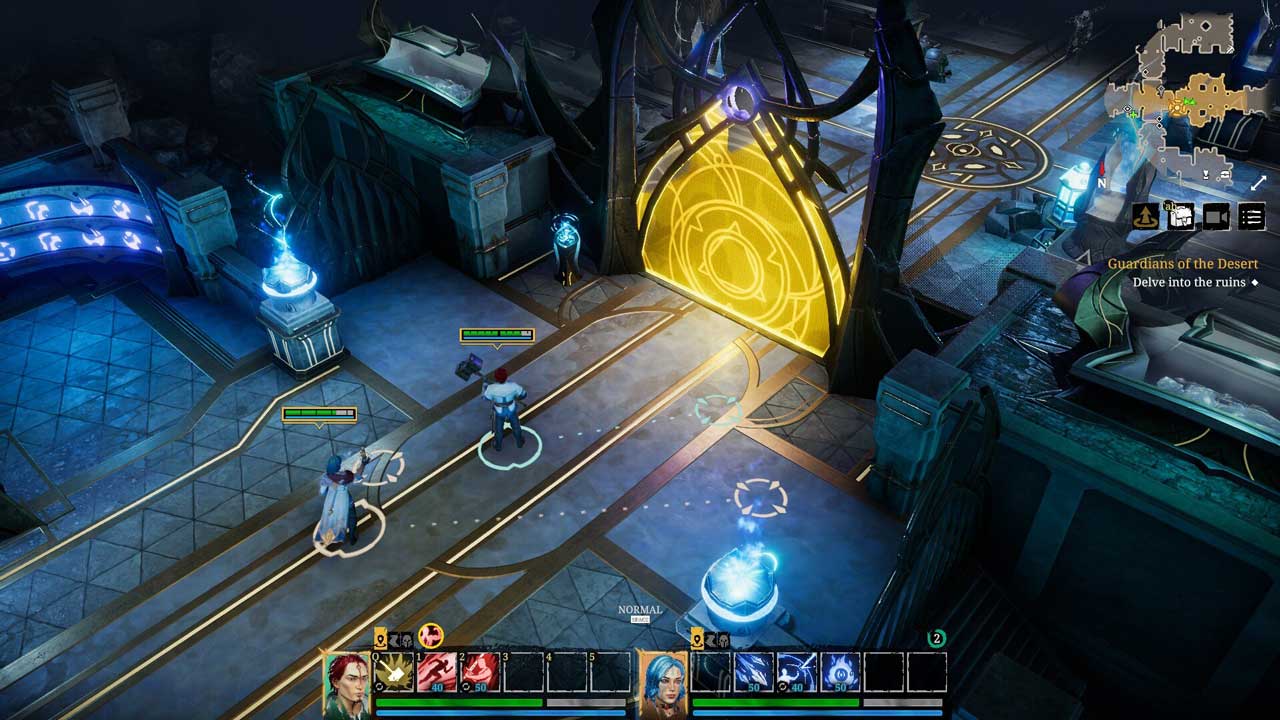Viewport: 1280px width, 720px height.
Task: Cast the blue lightning figure spell
Action: (x=798, y=672)
